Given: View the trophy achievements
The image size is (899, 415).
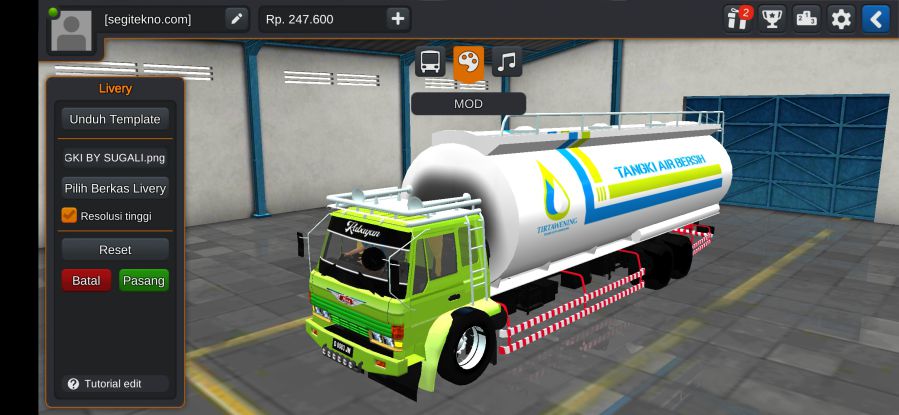Looking at the screenshot, I should (772, 19).
